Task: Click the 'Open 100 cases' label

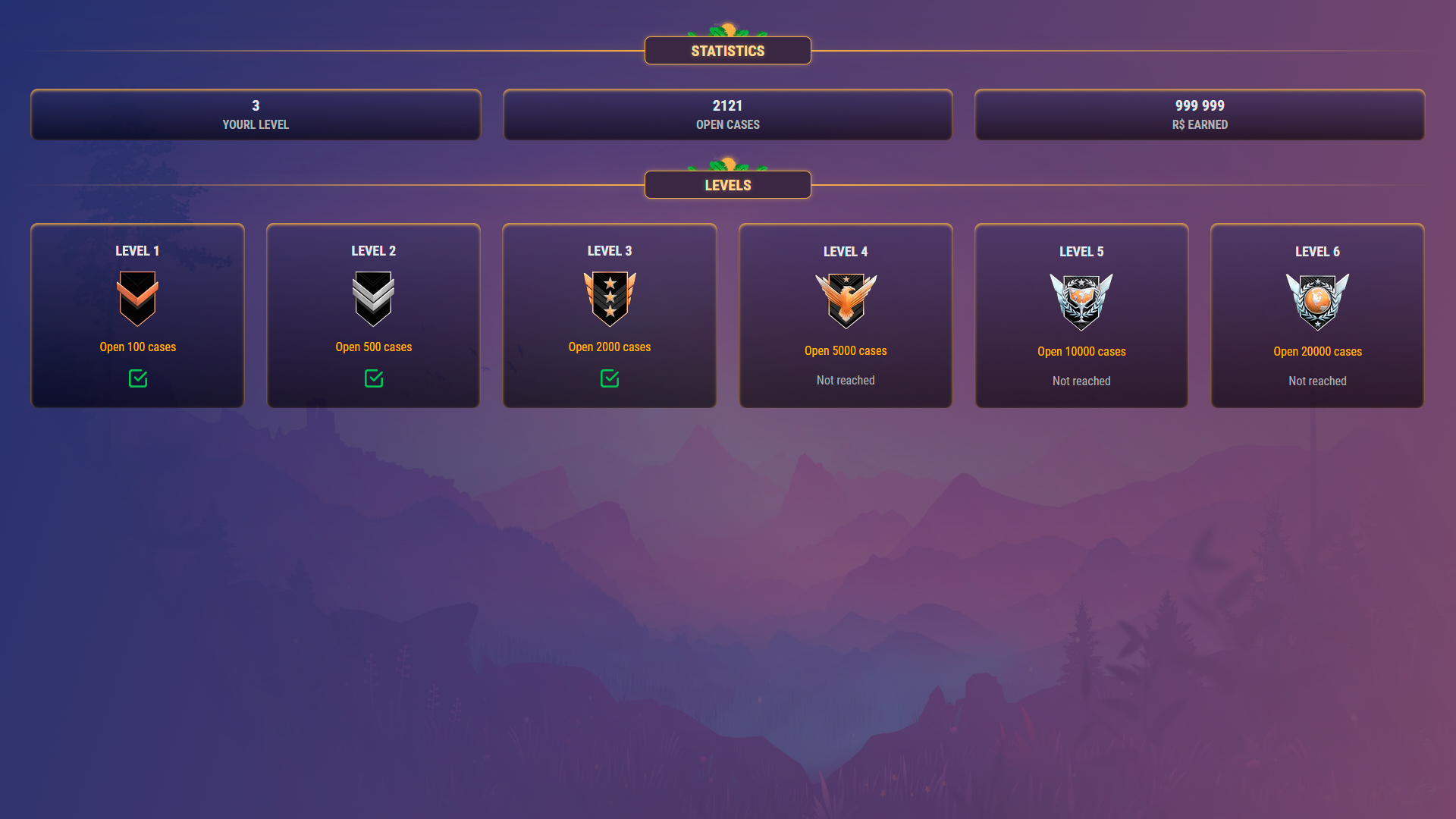Action: pos(137,347)
